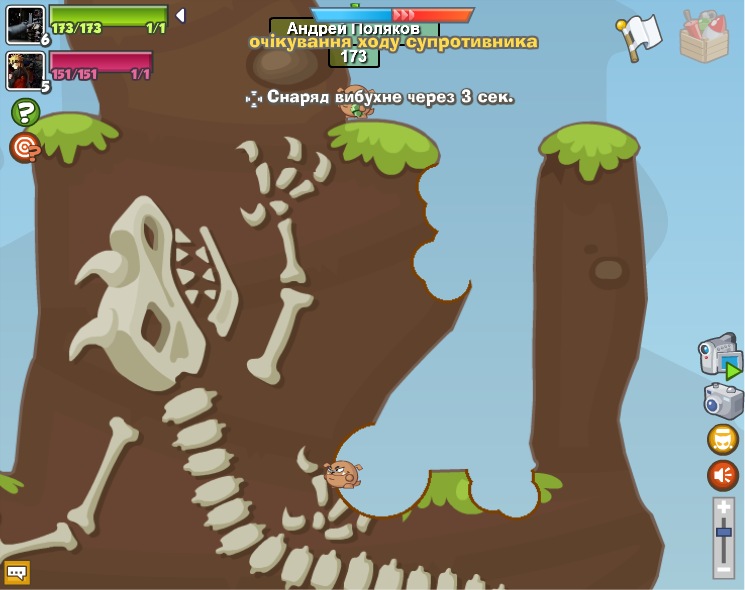Toggle the orange character face button
The width and height of the screenshot is (745, 590).
(x=723, y=439)
